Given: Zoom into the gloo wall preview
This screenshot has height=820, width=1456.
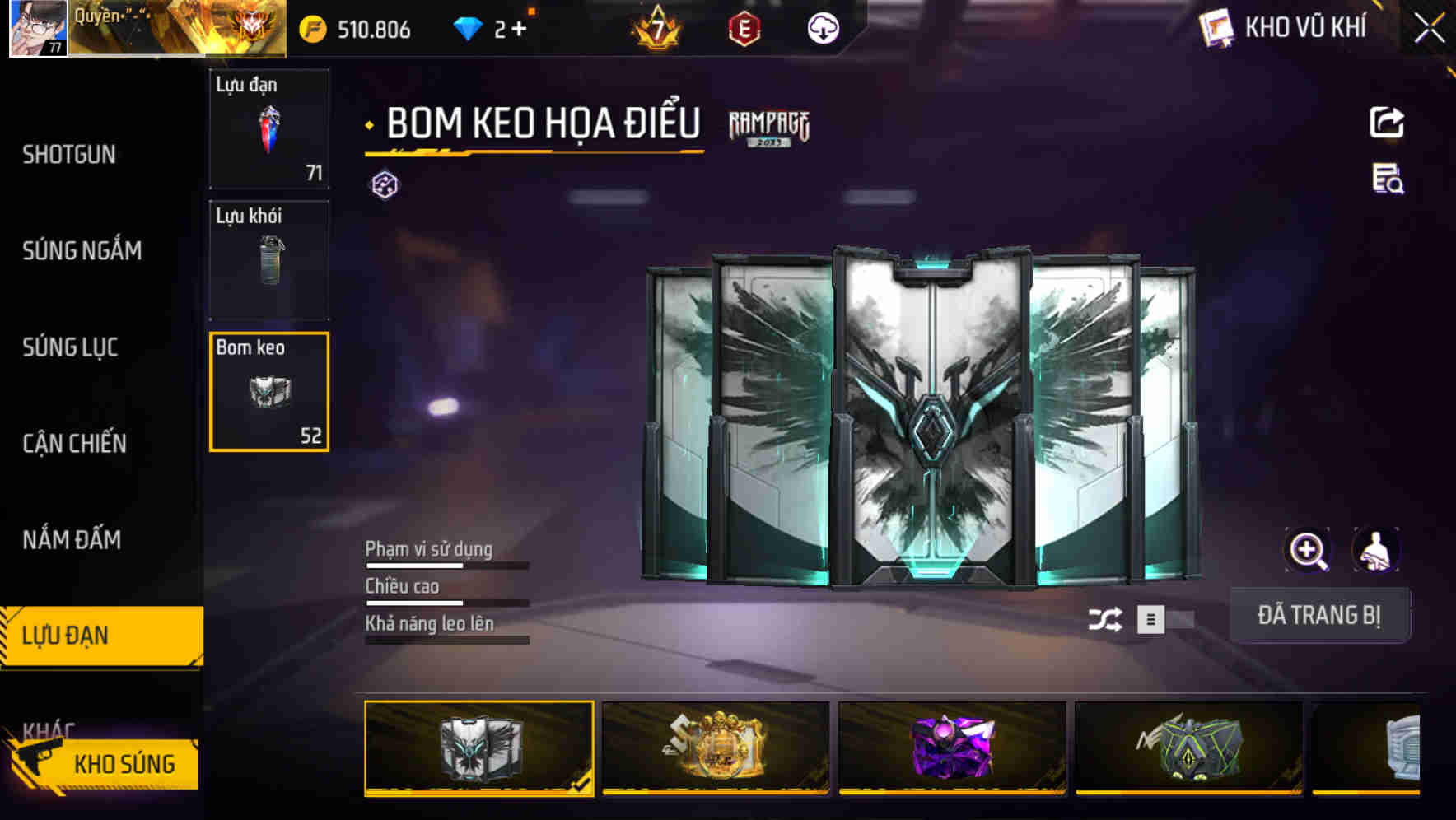Looking at the screenshot, I should (x=1308, y=550).
